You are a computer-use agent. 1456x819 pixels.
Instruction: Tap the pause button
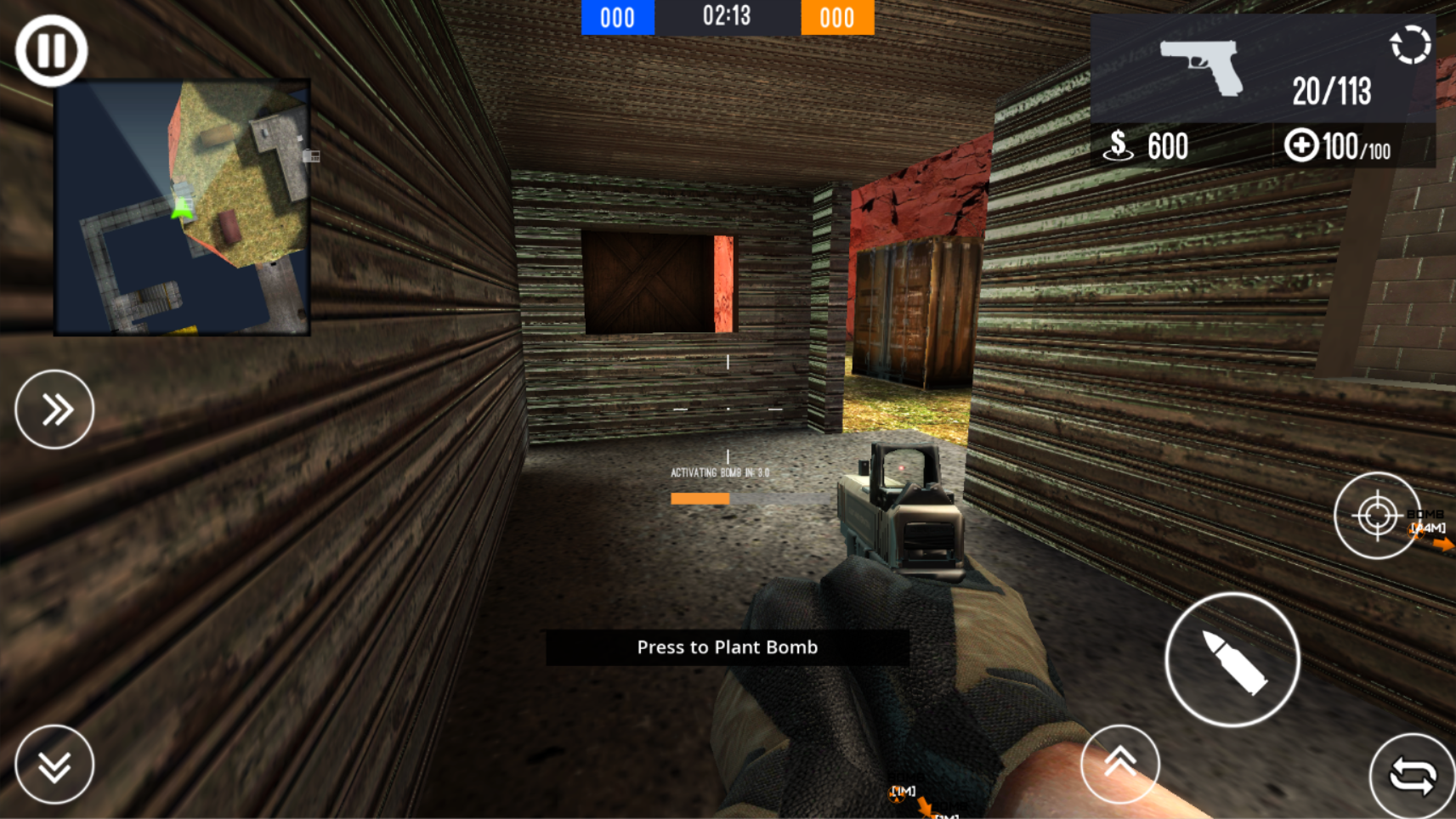pos(52,51)
